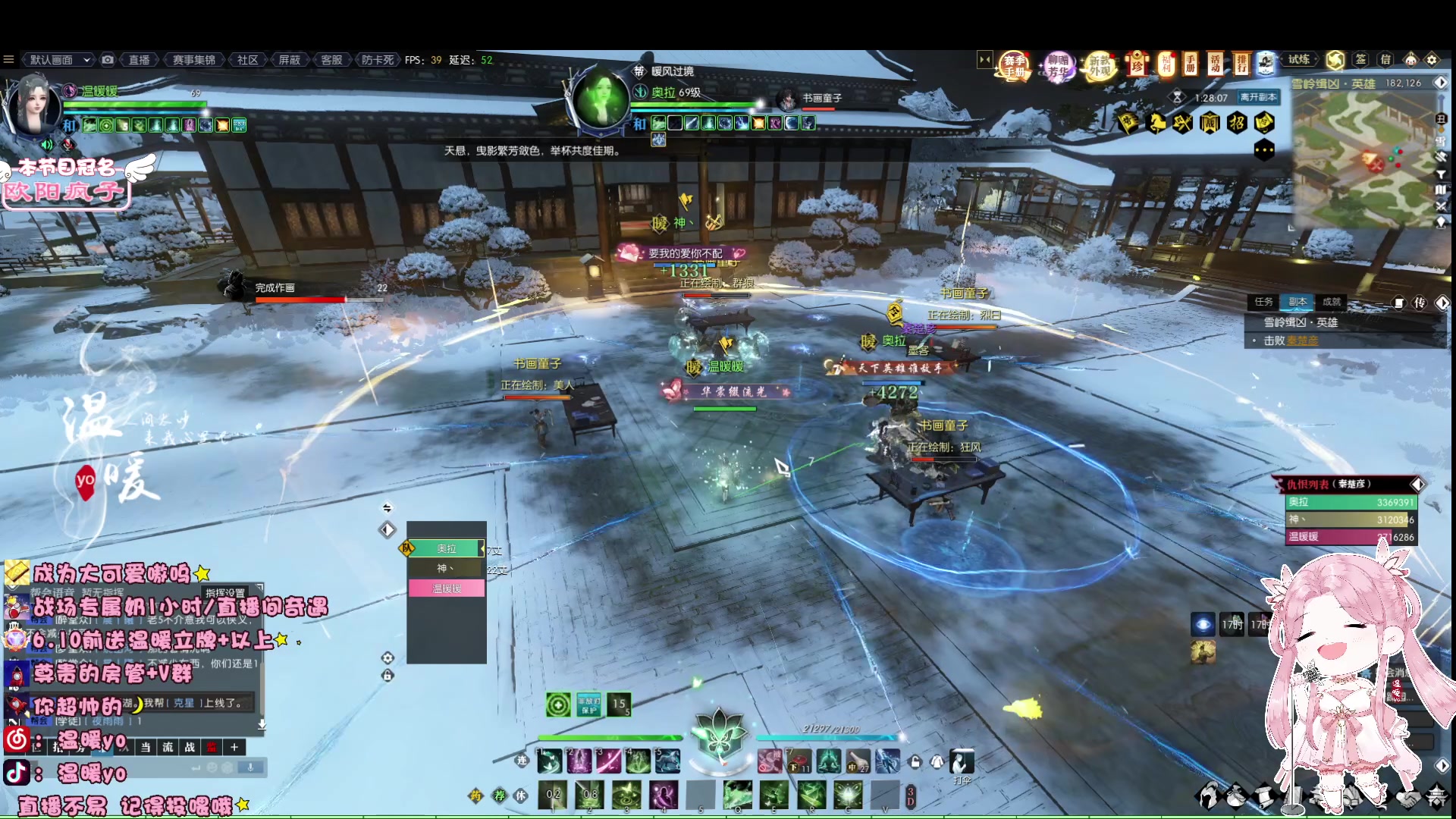Open the 试炼 trial button
Image resolution: width=1456 pixels, height=819 pixels.
coord(1298,59)
